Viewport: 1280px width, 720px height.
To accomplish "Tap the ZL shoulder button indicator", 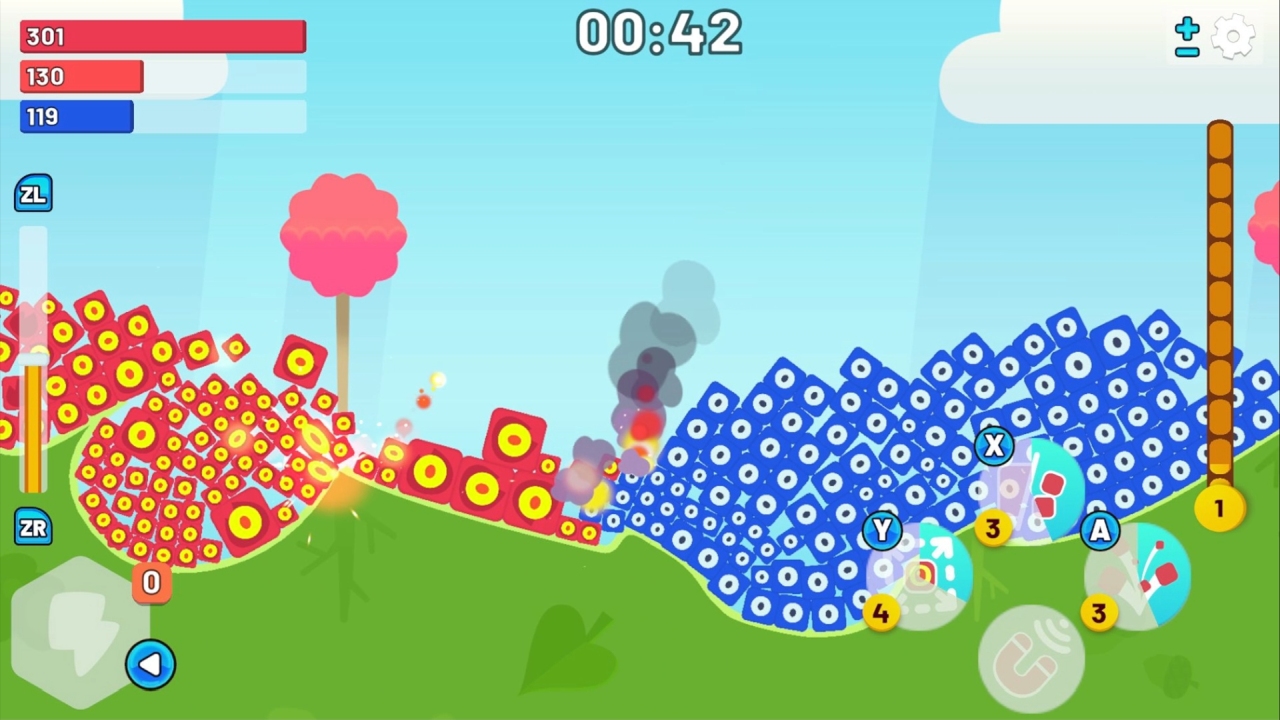I will click(x=33, y=193).
